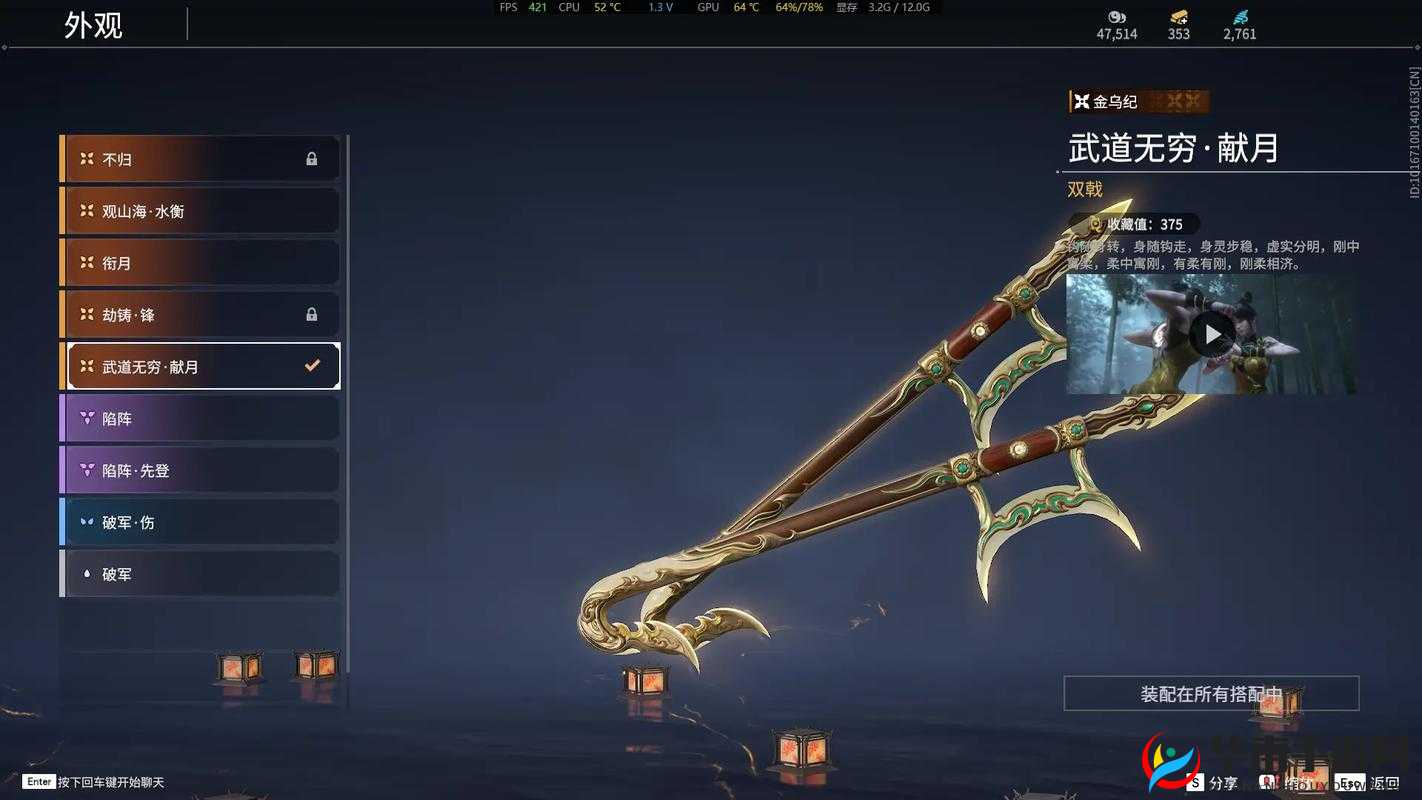This screenshot has height=800, width=1422.
Task: Click the 分享 share button at bottom
Action: [1221, 783]
